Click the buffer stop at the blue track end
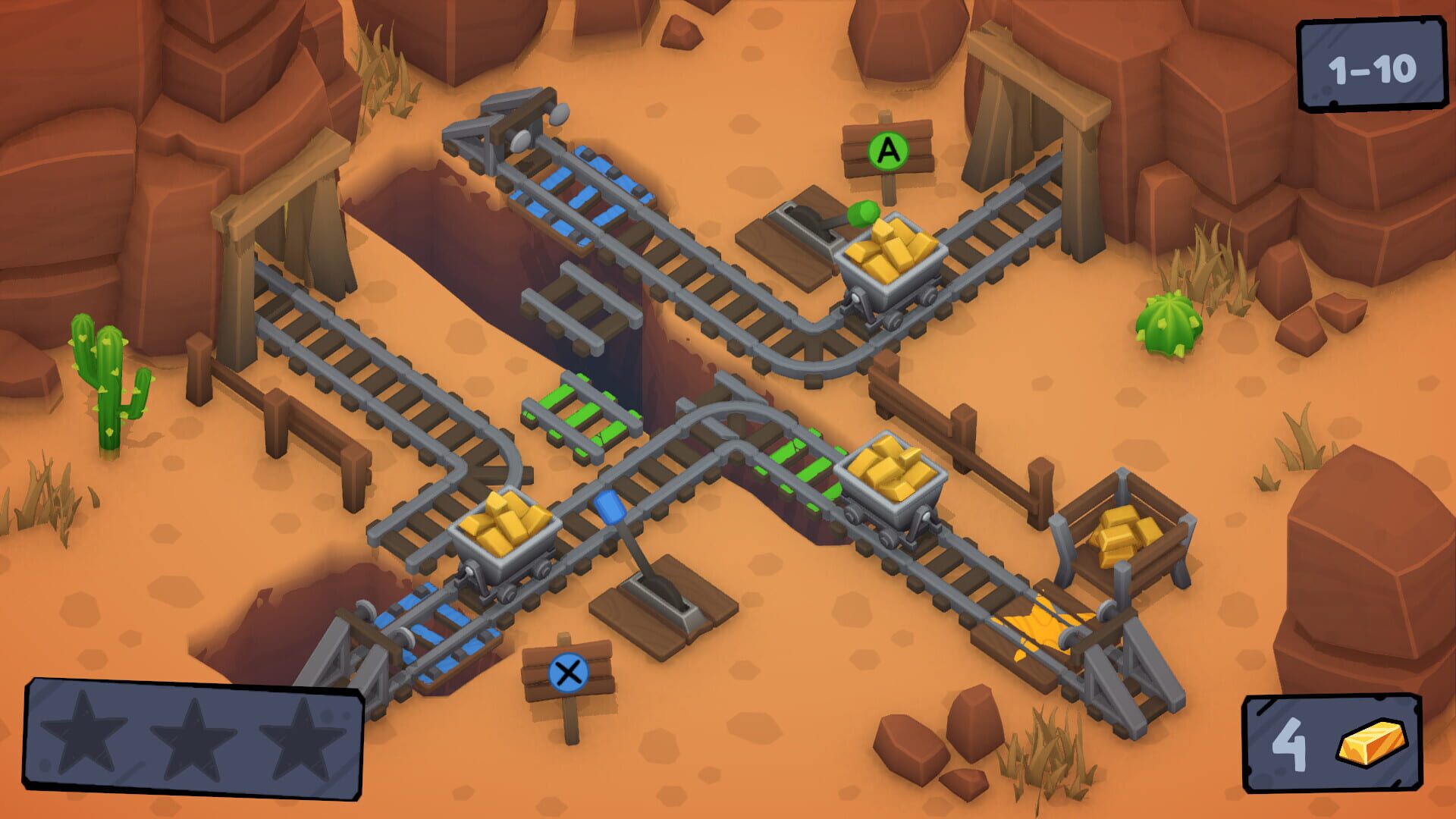This screenshot has width=1456, height=819. point(364,660)
